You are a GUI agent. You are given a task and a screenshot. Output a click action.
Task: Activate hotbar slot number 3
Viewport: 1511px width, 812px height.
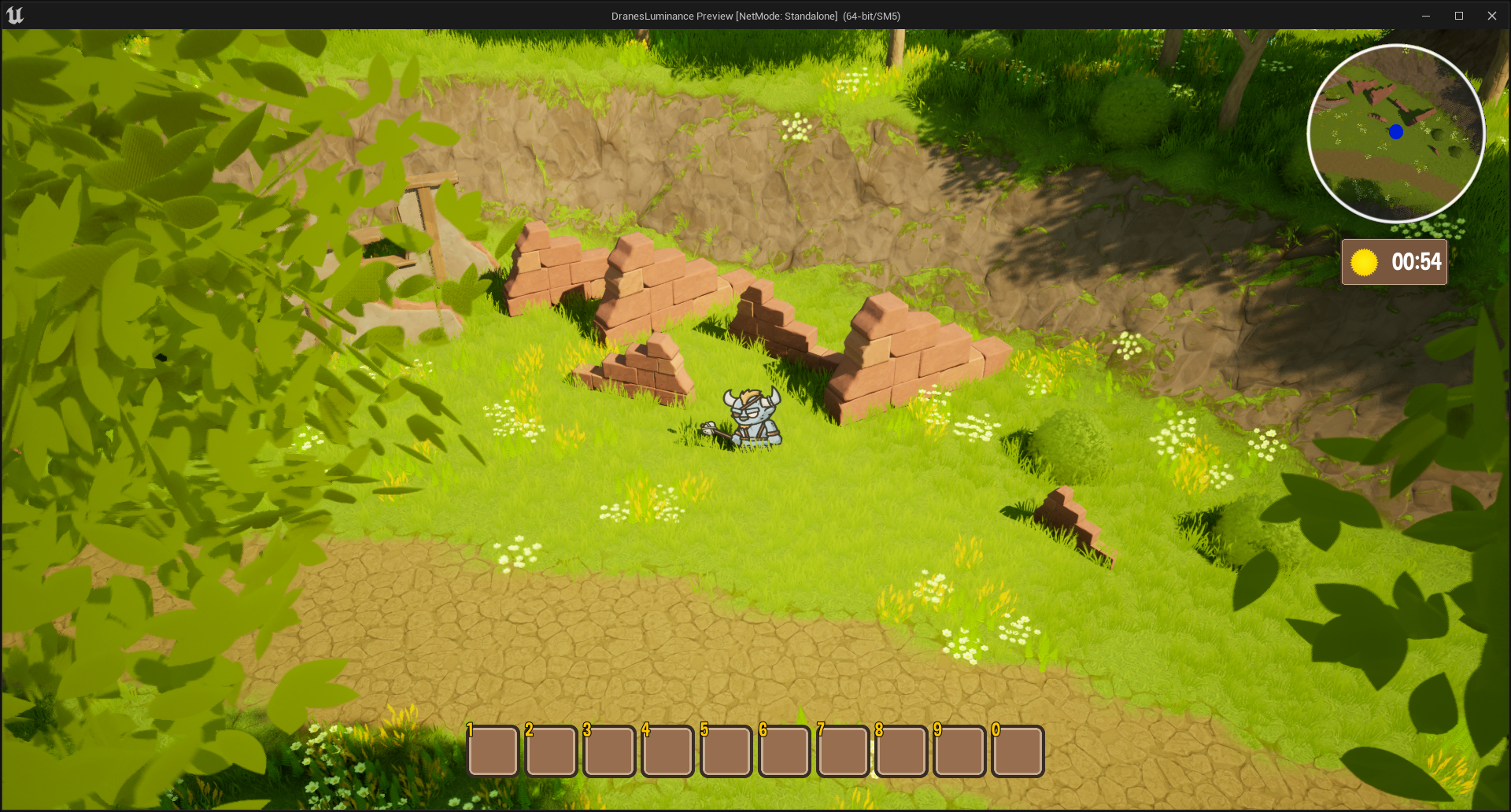609,751
